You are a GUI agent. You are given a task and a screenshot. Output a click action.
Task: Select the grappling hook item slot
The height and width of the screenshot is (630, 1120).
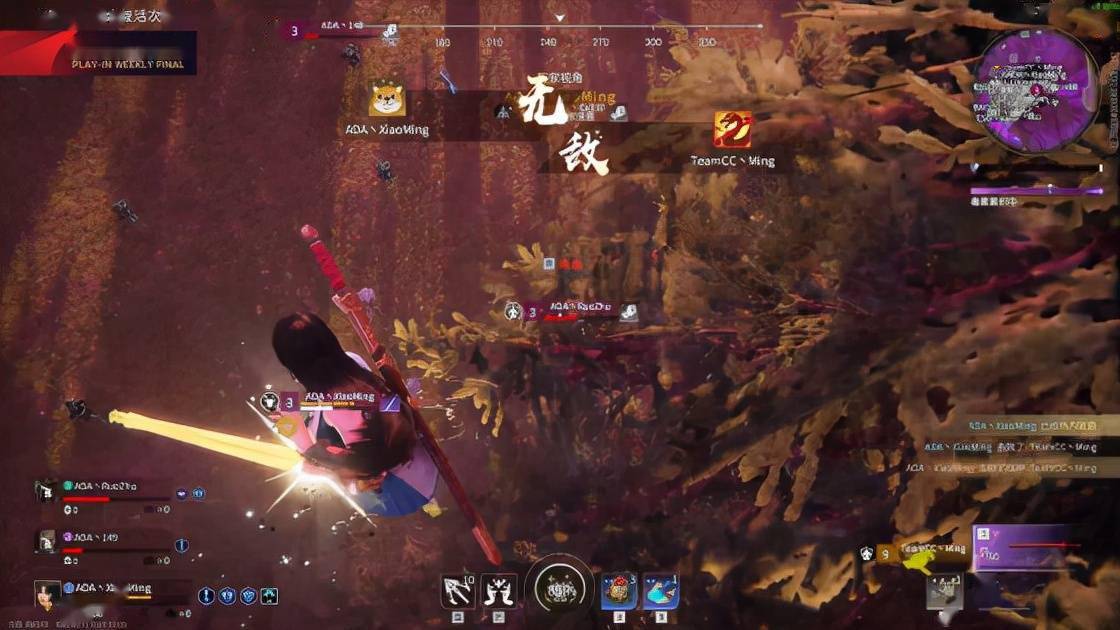click(x=459, y=591)
